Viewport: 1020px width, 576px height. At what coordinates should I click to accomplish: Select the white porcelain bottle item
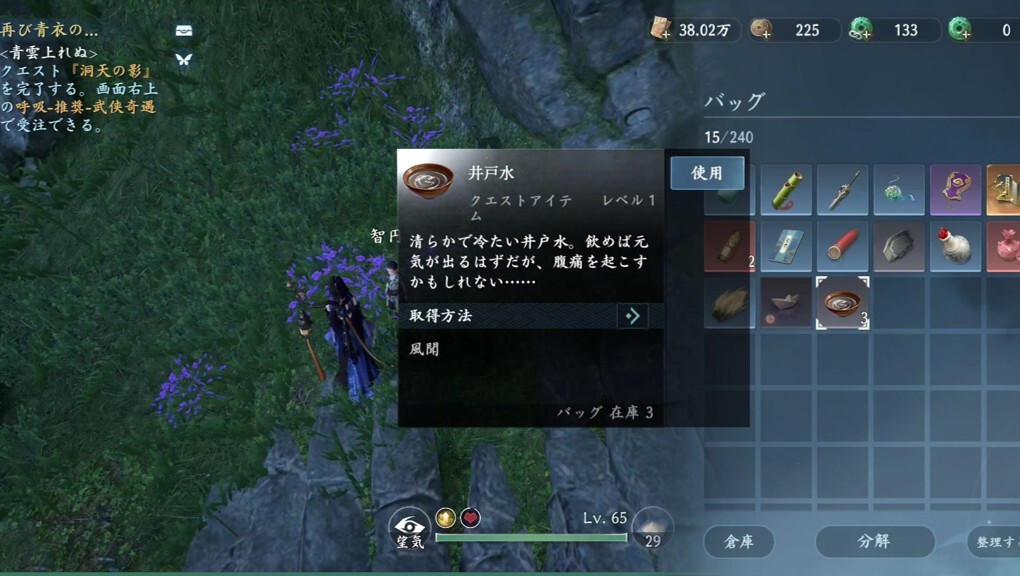pos(955,246)
